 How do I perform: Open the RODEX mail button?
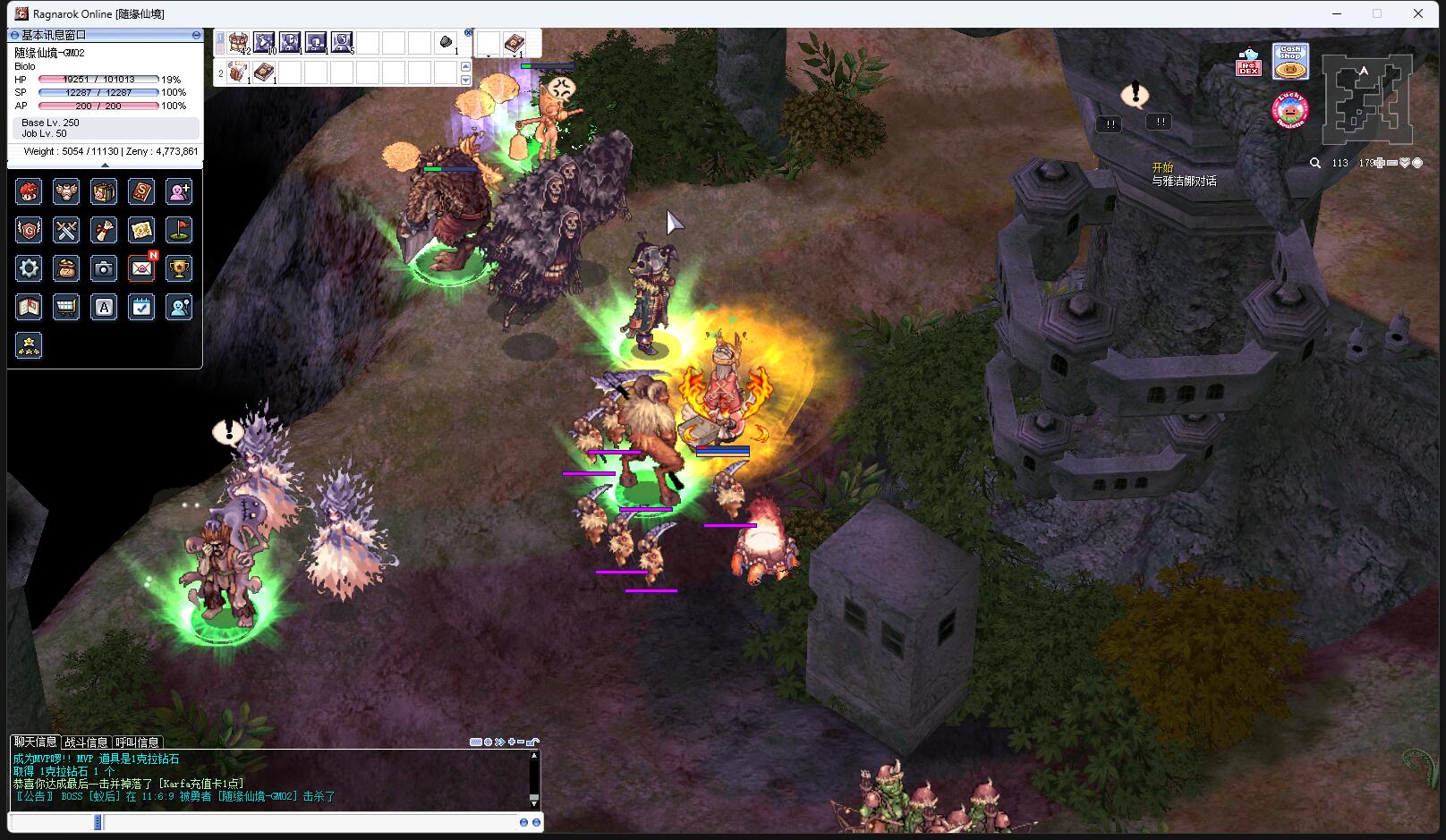[1248, 63]
